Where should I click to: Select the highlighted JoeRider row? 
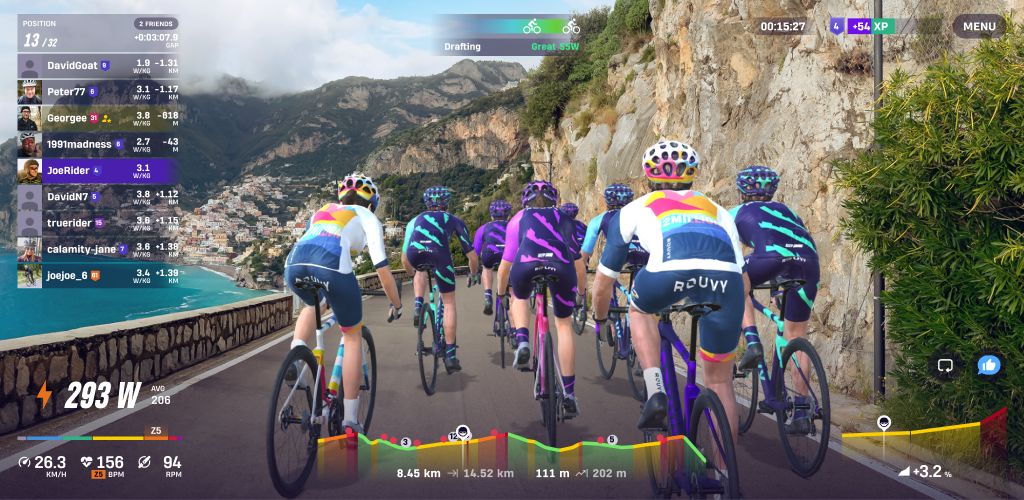click(99, 170)
